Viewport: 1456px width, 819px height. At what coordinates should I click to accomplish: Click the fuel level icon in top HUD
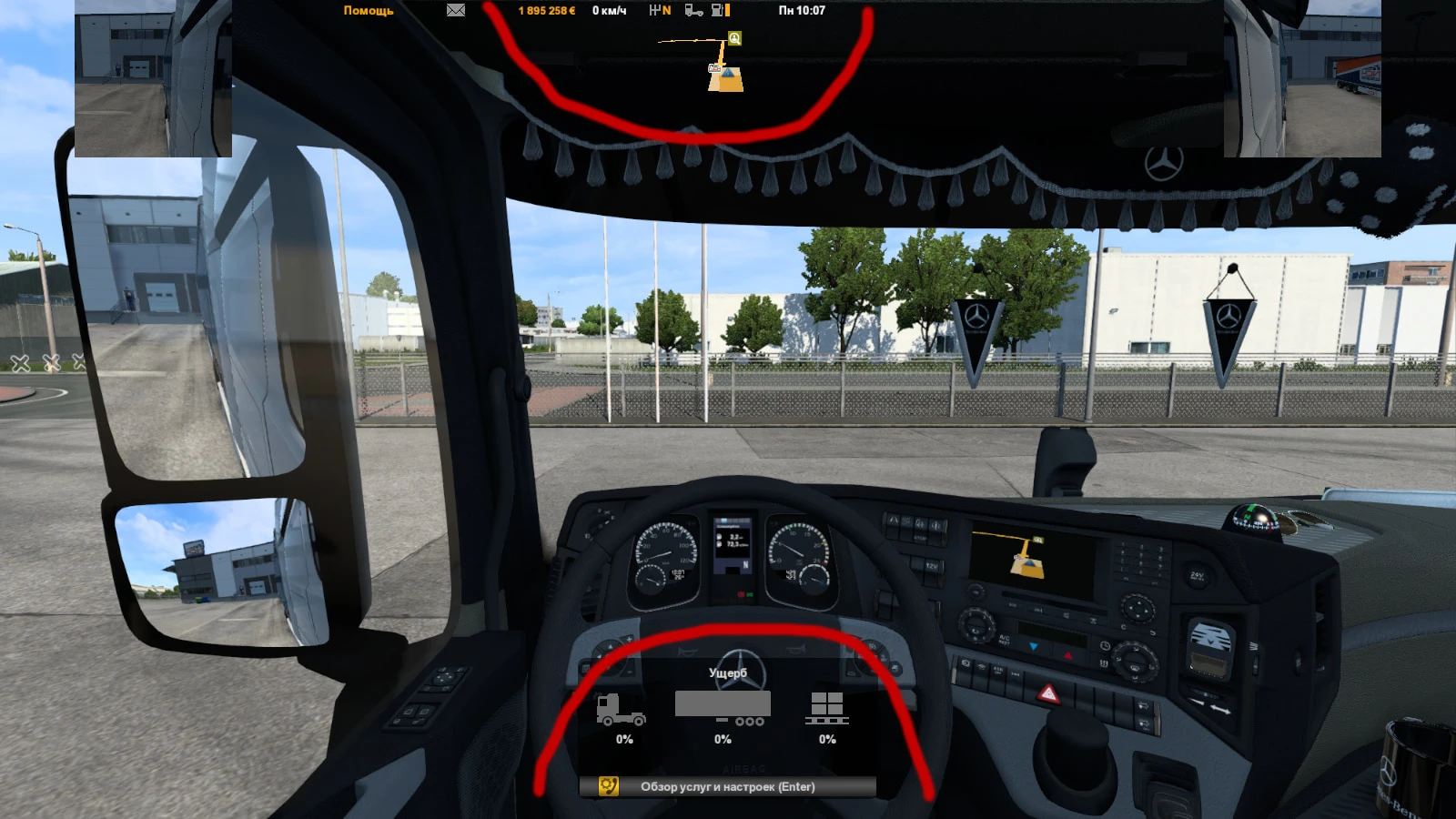point(719,11)
